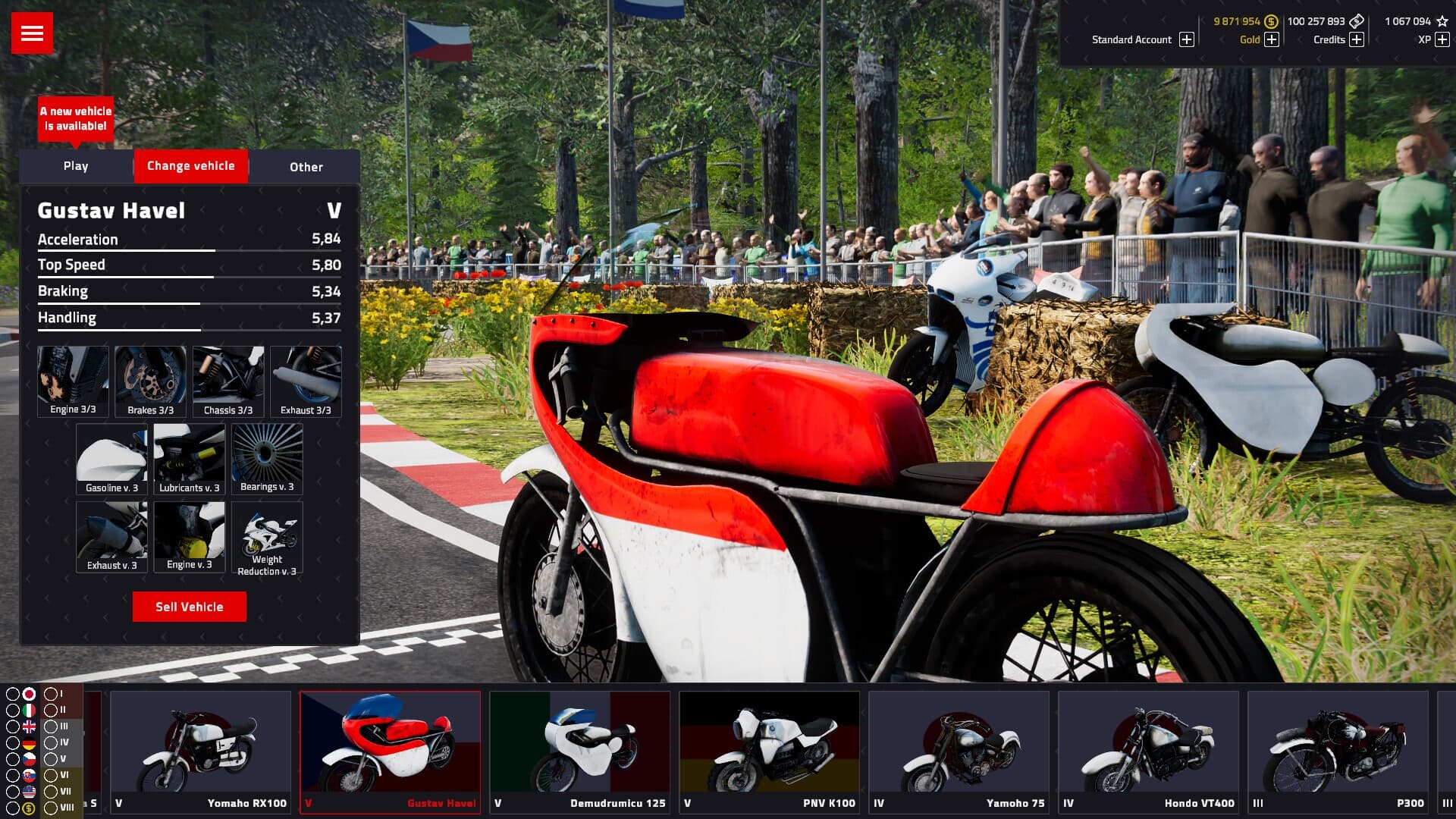Open the Weight Reduction v. 3 upgrade icon

pos(266,535)
